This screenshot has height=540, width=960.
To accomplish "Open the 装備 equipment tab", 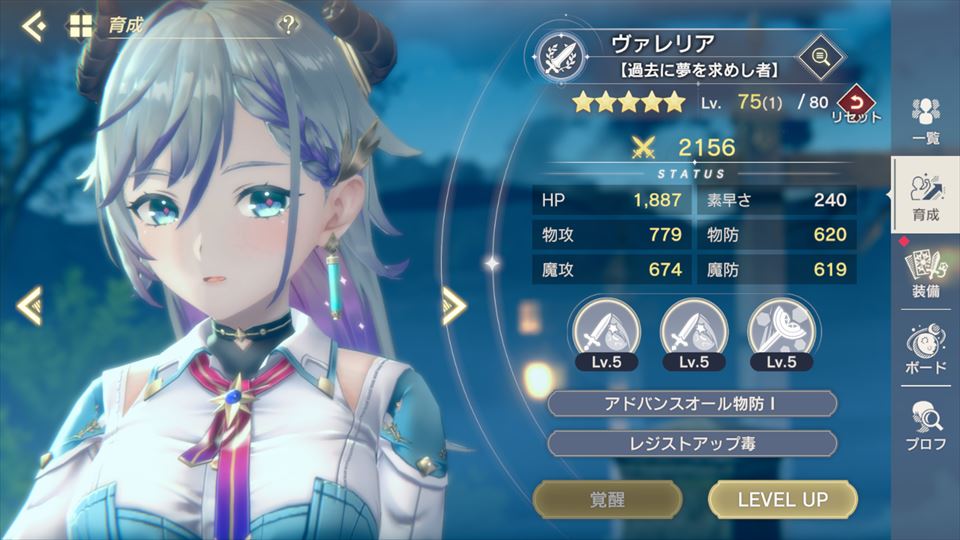I will [926, 273].
